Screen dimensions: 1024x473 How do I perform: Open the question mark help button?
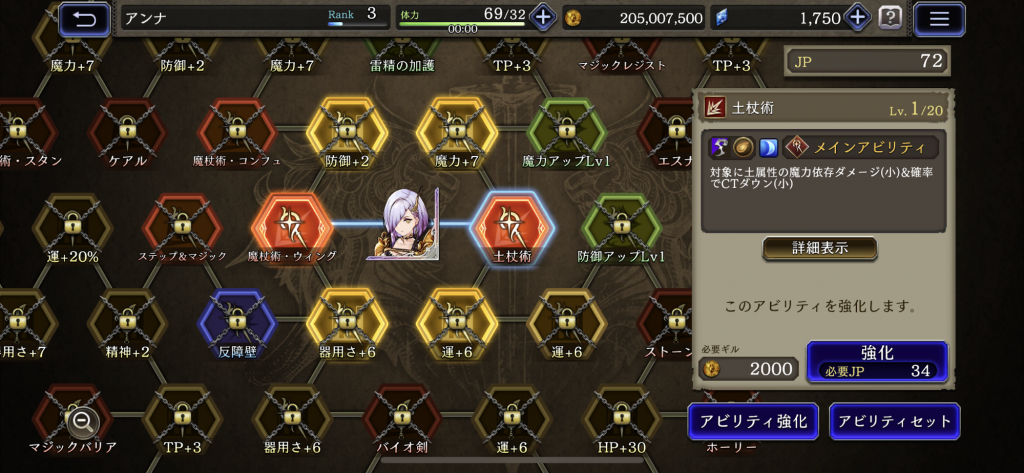(x=889, y=17)
